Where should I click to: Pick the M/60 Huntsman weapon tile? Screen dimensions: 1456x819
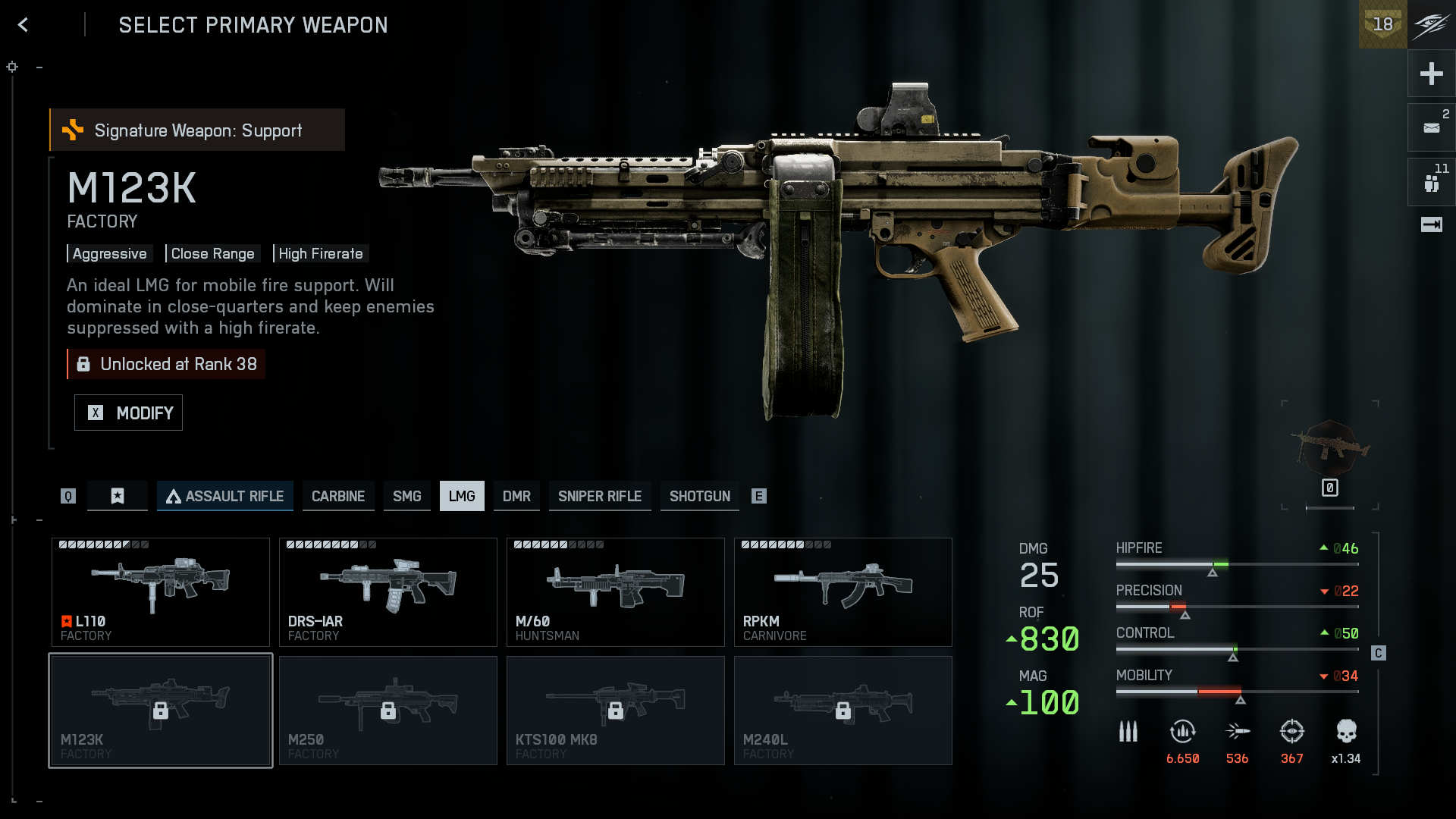[x=616, y=592]
